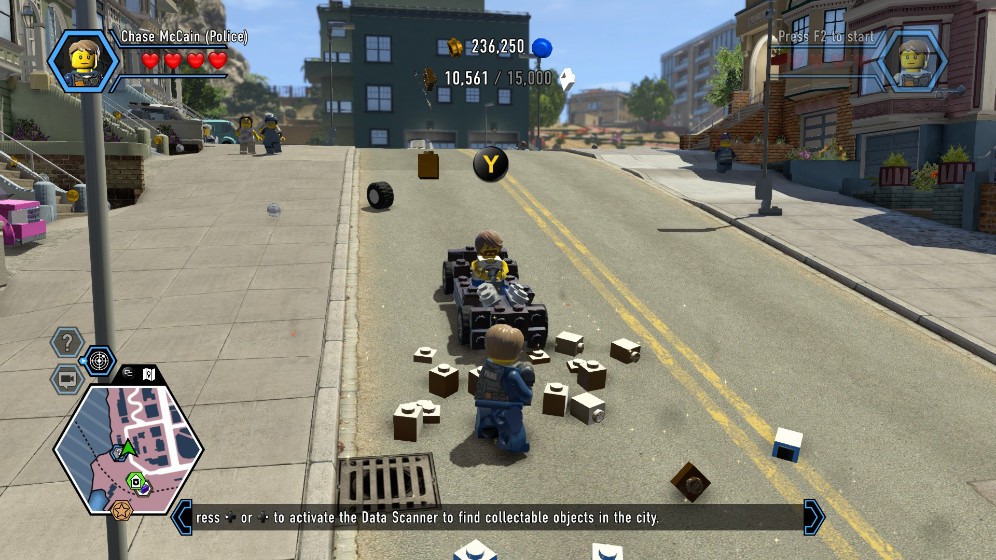
Task: Click the Chase McCain character portrait
Action: point(83,60)
